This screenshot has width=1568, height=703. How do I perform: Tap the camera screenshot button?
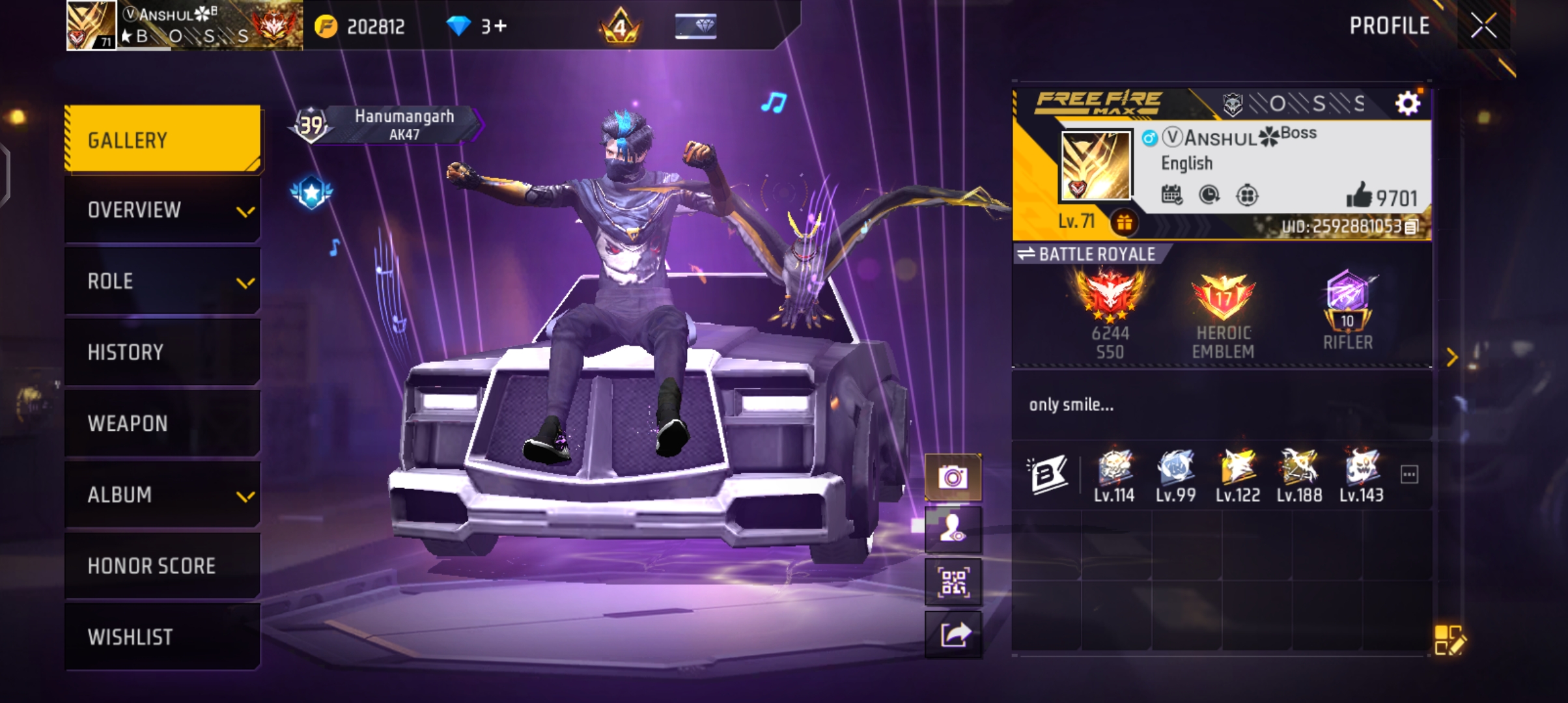point(953,478)
